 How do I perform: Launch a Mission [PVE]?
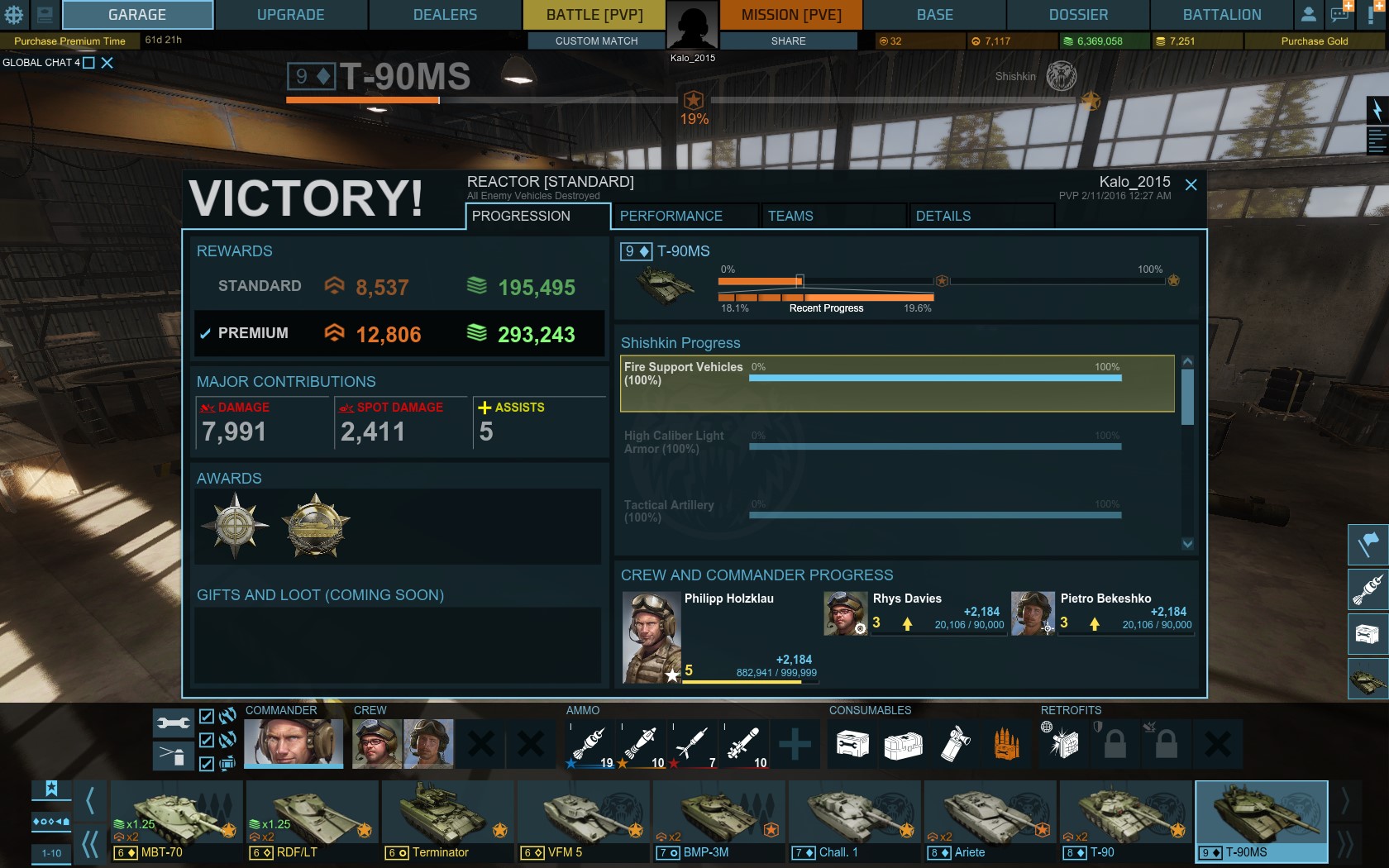tap(790, 15)
